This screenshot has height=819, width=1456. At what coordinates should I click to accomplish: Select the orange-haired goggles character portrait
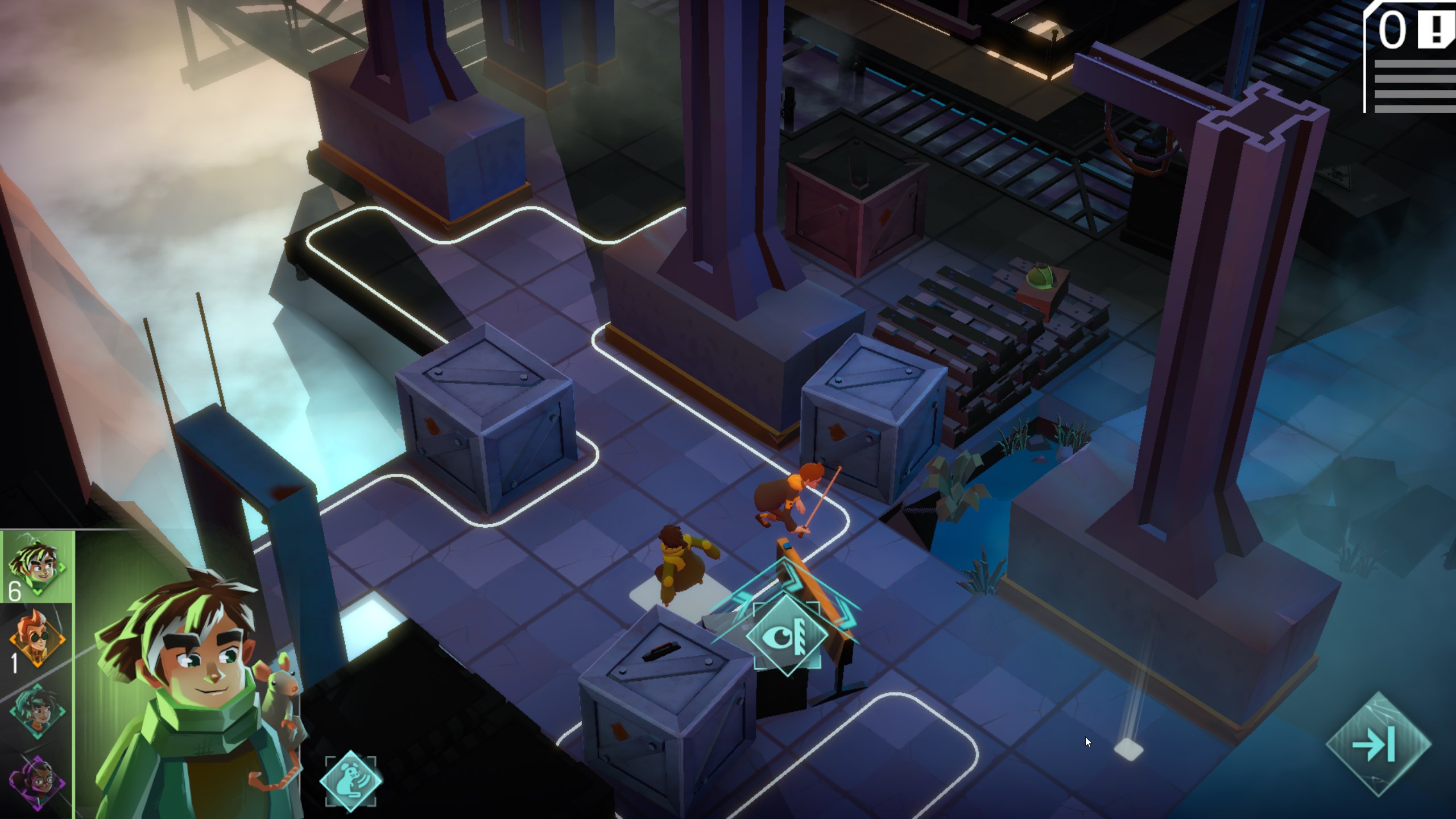[38, 638]
